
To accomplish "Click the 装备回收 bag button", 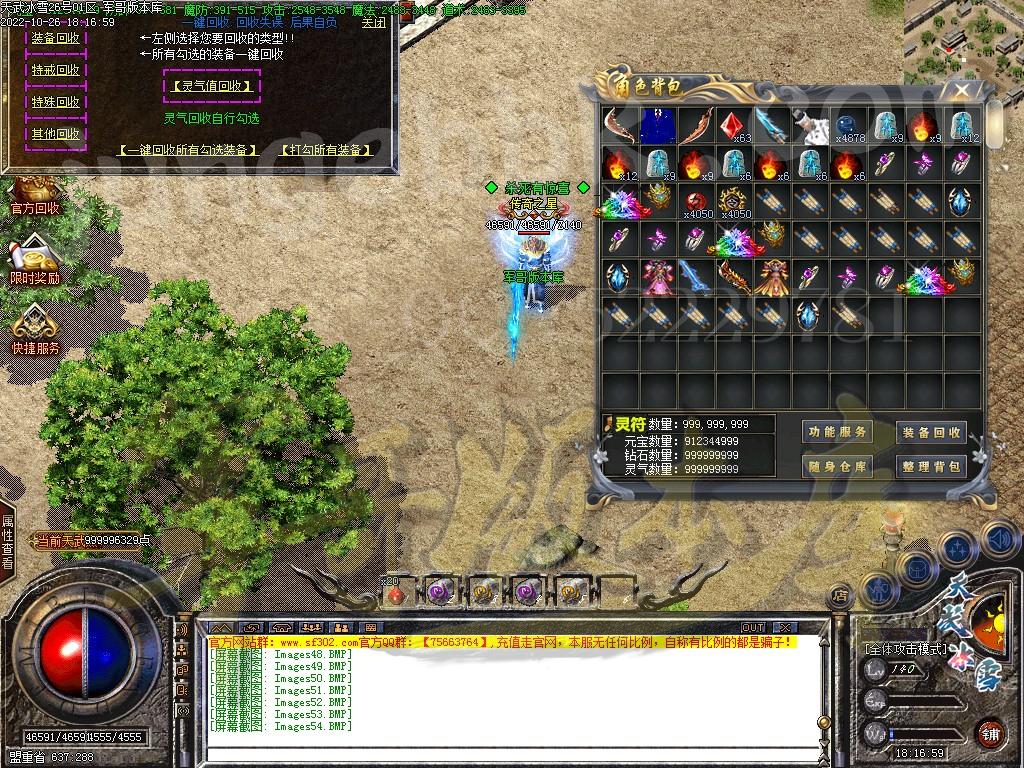I will (931, 432).
